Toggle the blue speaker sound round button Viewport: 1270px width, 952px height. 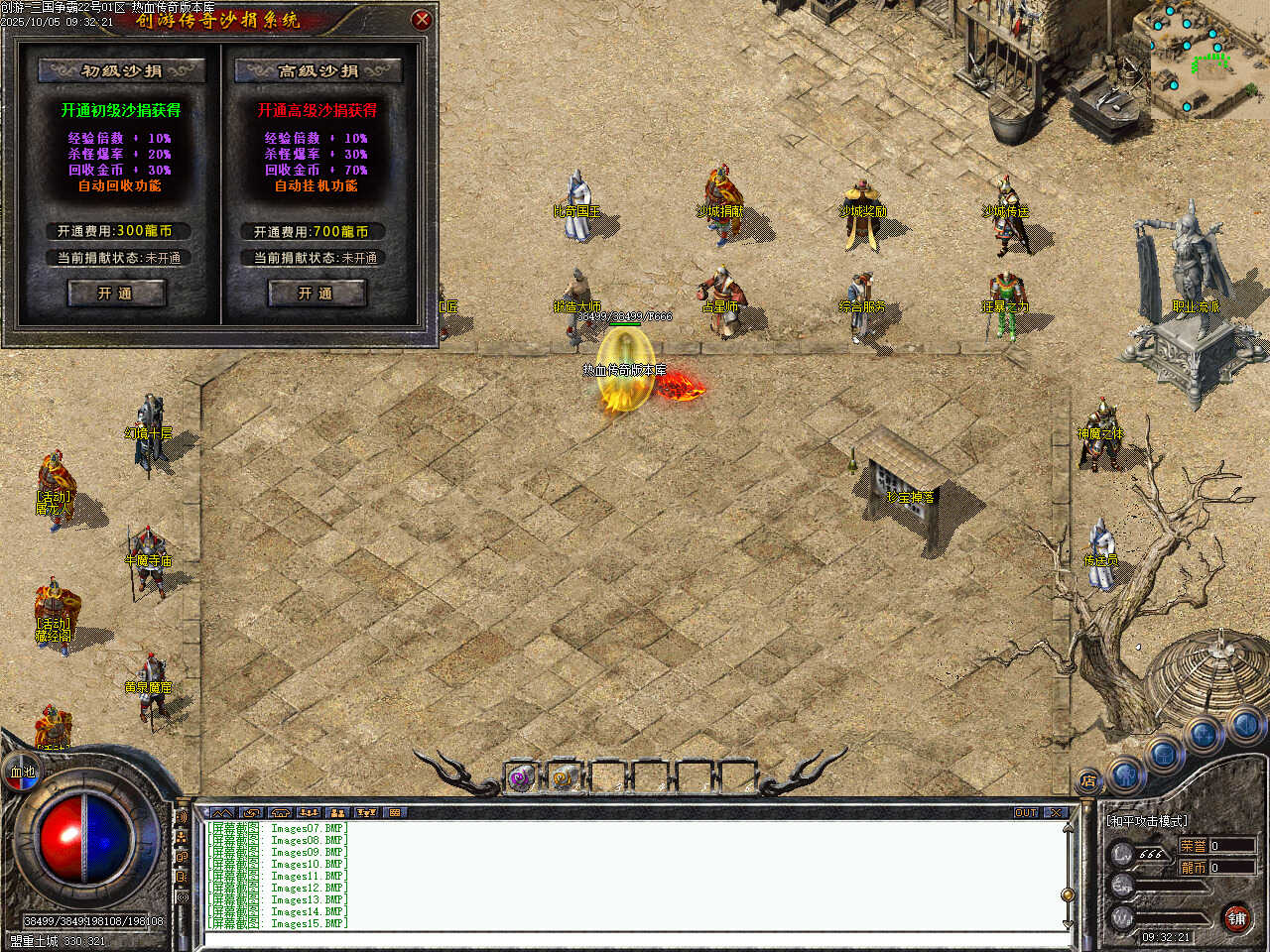coord(1245,727)
